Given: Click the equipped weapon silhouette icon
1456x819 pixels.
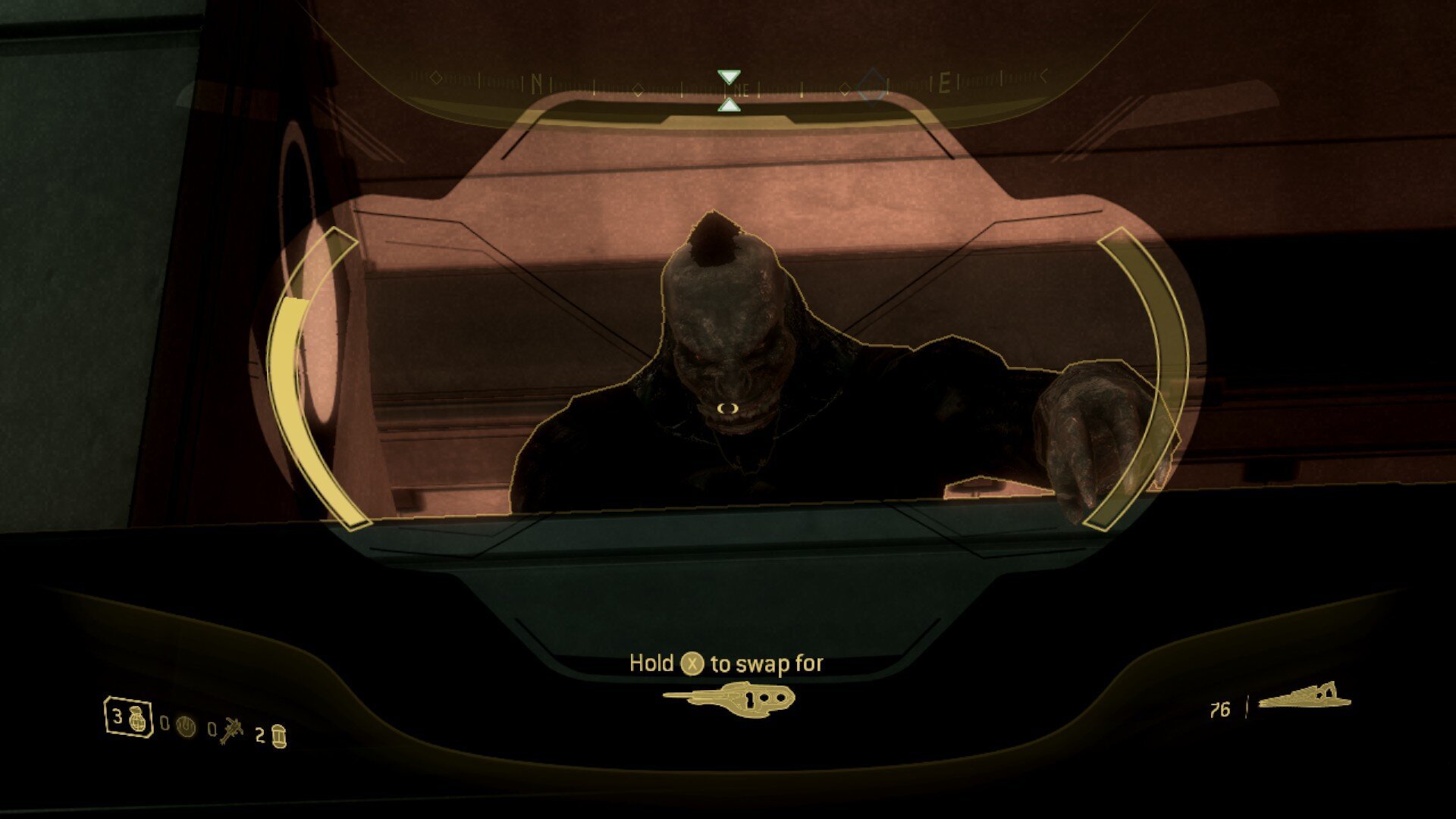Looking at the screenshot, I should tap(1304, 697).
